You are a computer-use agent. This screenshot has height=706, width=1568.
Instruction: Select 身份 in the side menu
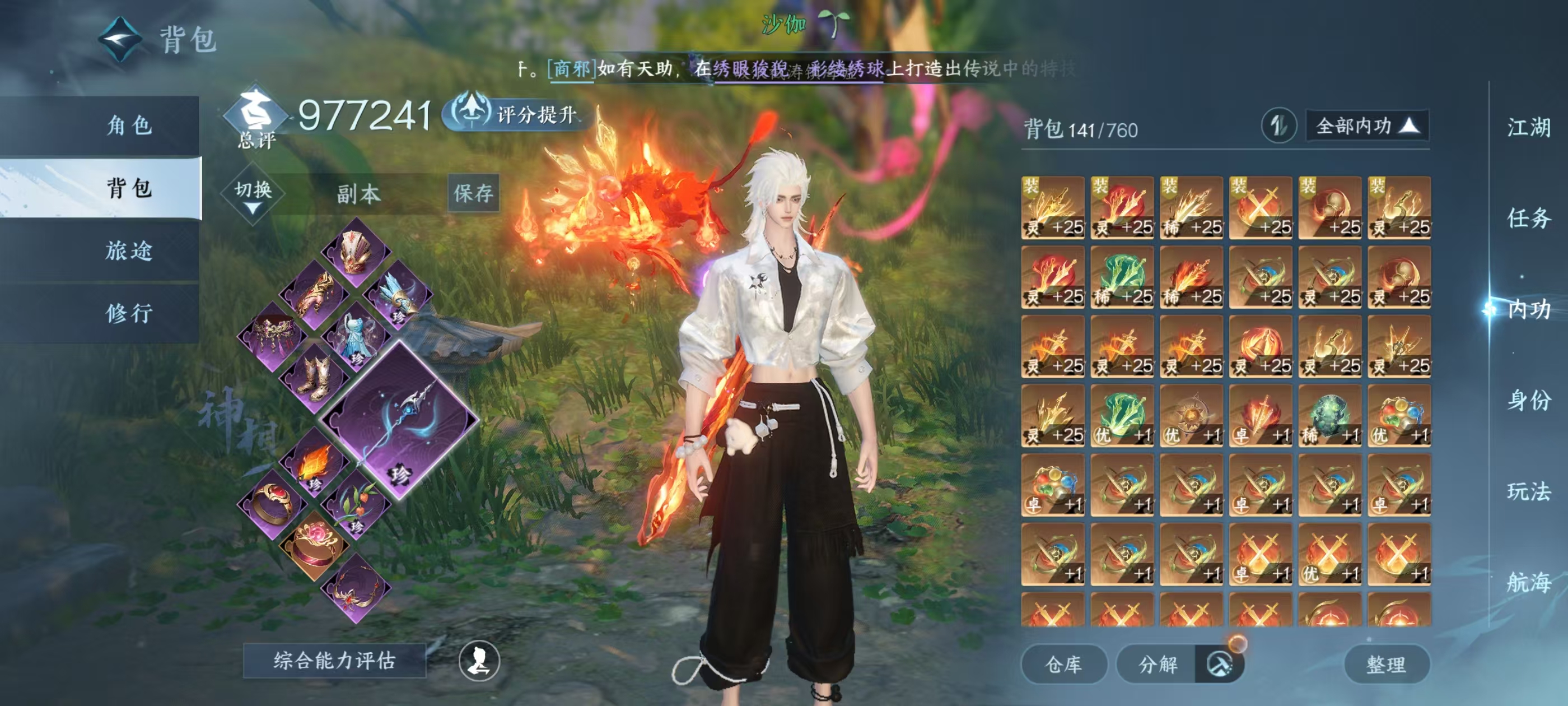1528,400
